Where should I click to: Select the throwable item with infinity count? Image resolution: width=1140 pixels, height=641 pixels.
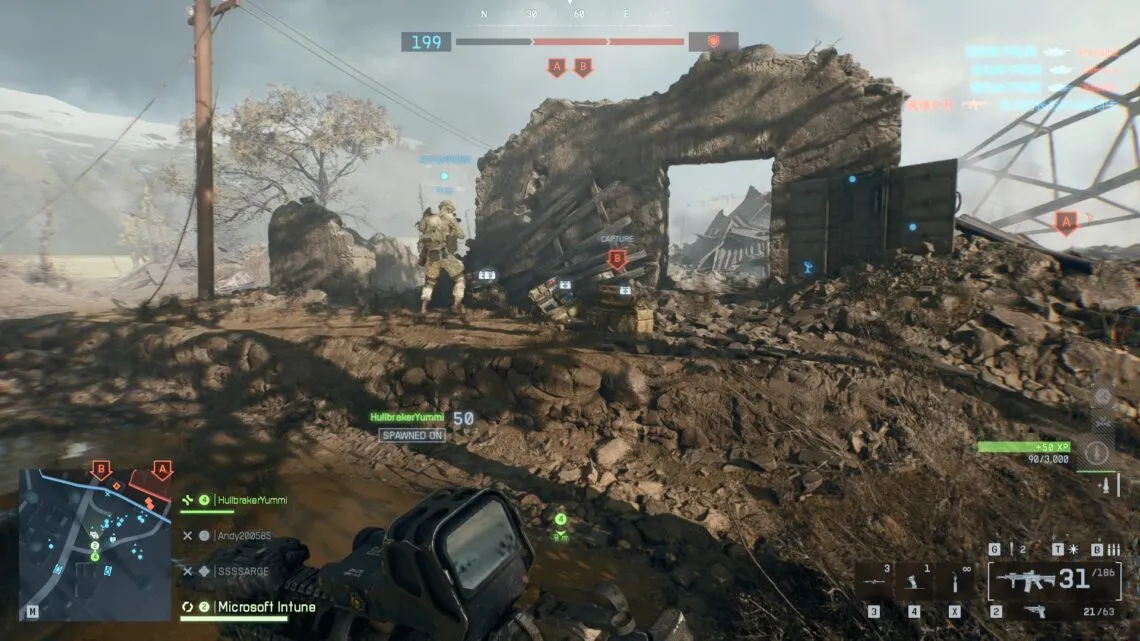(x=955, y=581)
